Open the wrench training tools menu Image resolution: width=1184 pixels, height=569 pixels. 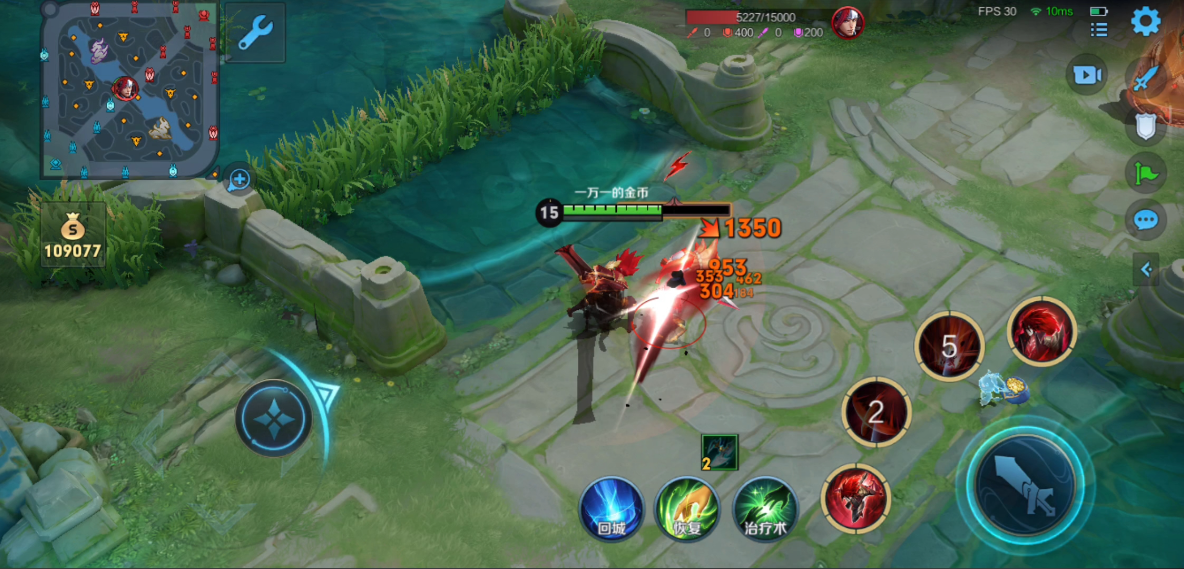255,34
